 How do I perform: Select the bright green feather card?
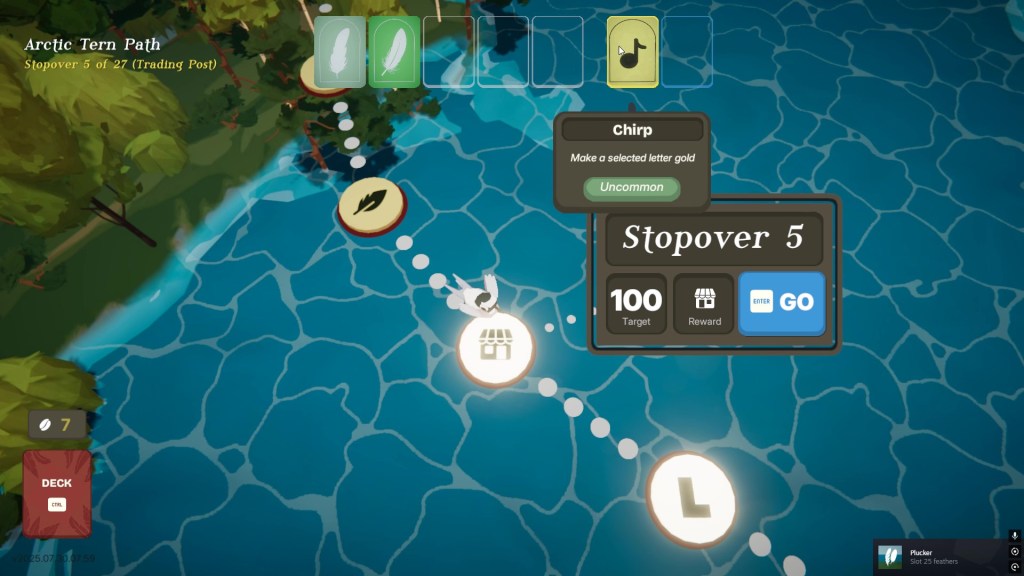394,51
